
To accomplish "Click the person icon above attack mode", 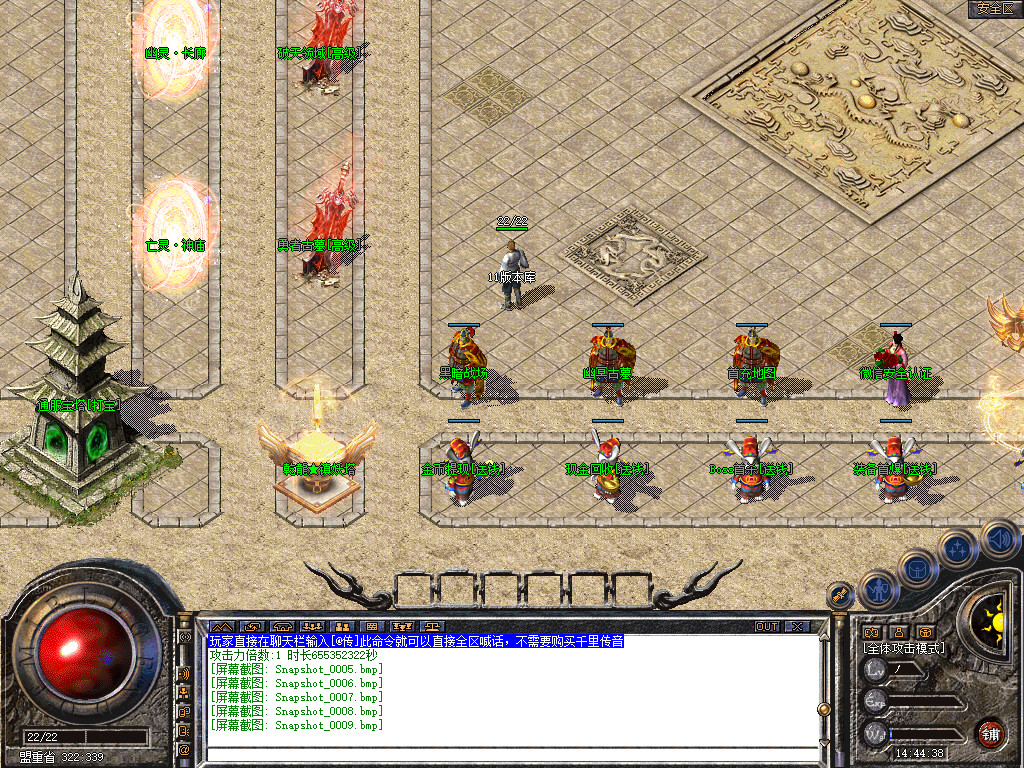I will (899, 632).
